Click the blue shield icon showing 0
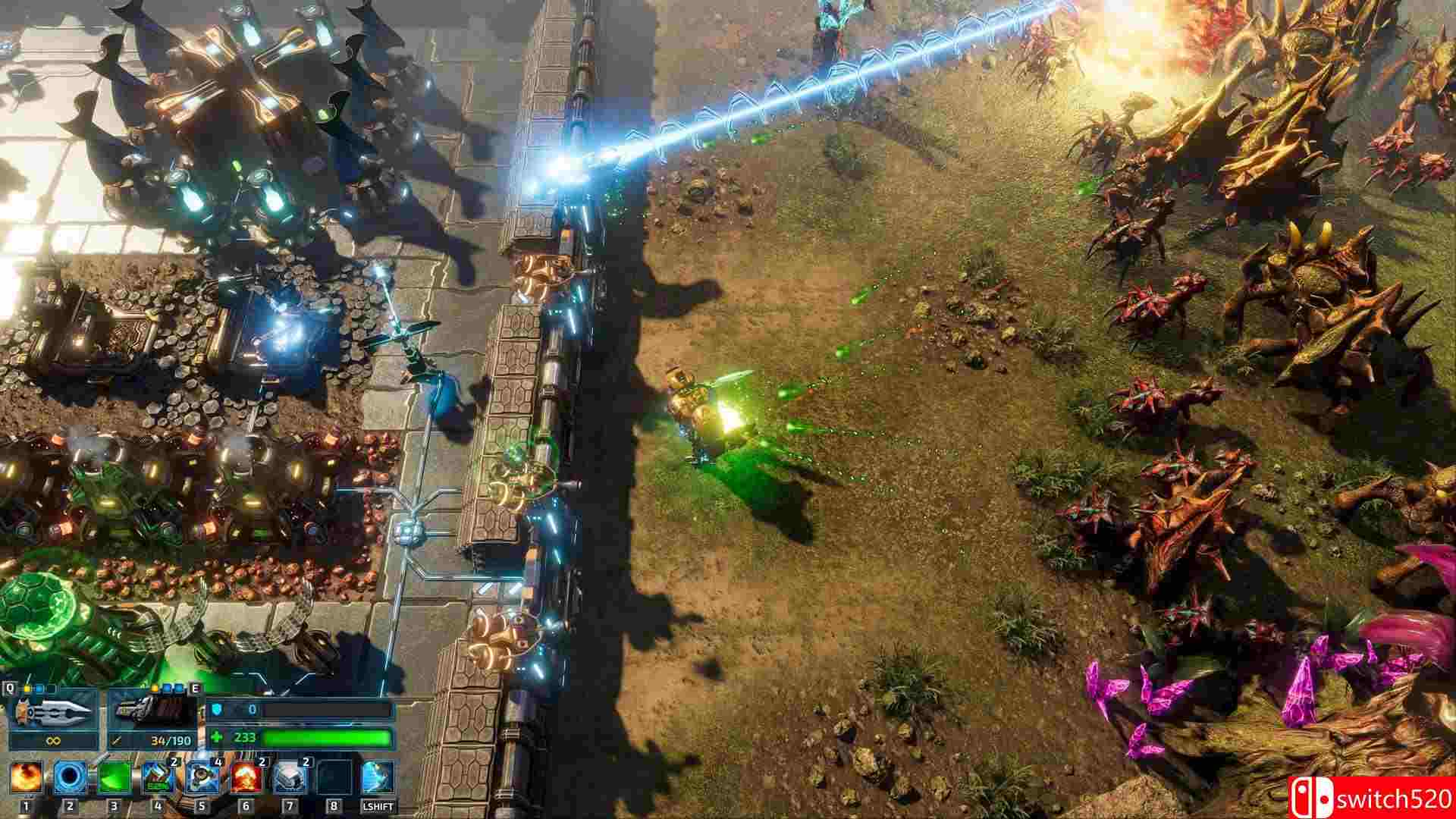 (218, 710)
